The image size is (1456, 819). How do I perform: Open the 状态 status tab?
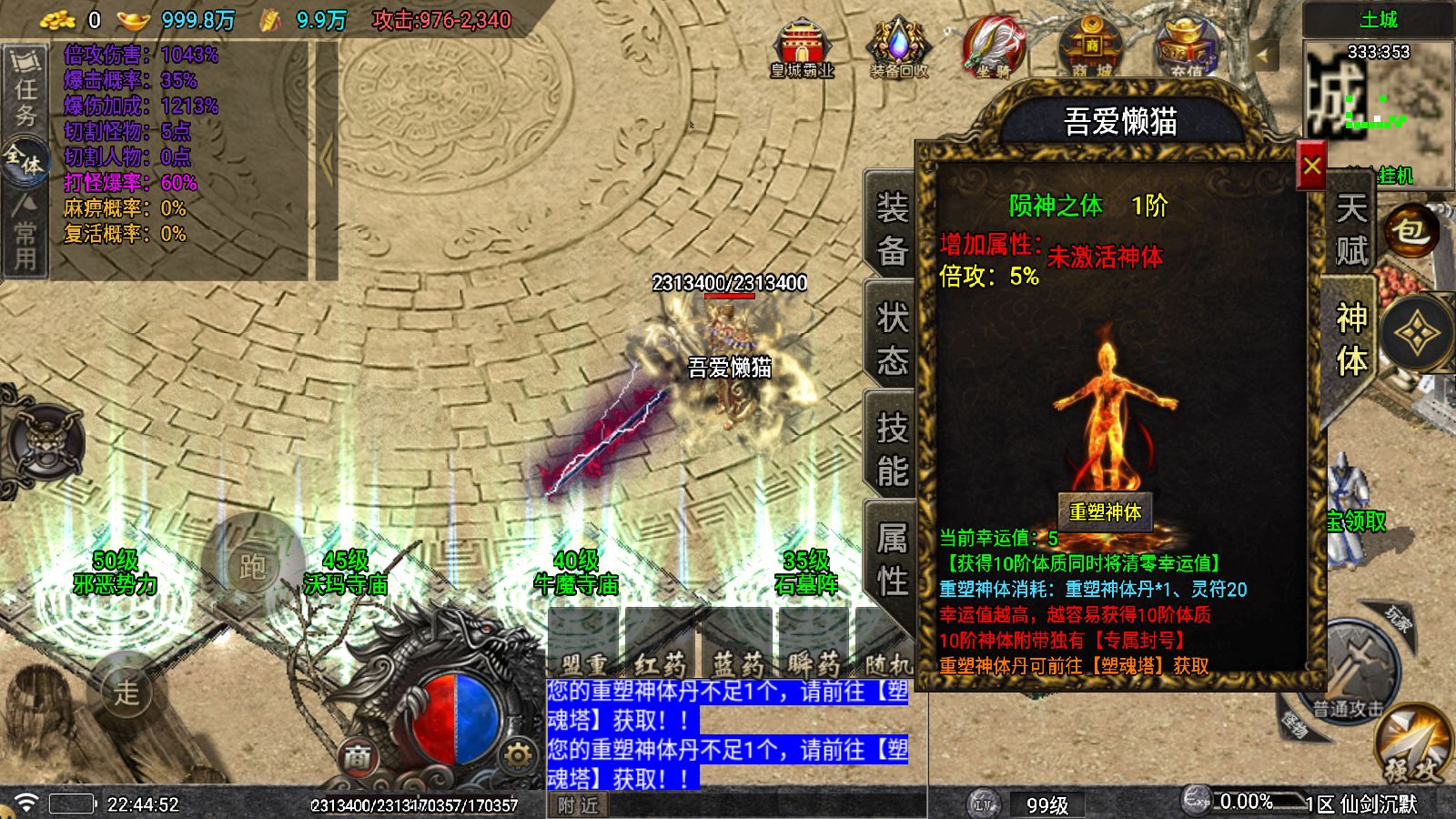coord(892,339)
